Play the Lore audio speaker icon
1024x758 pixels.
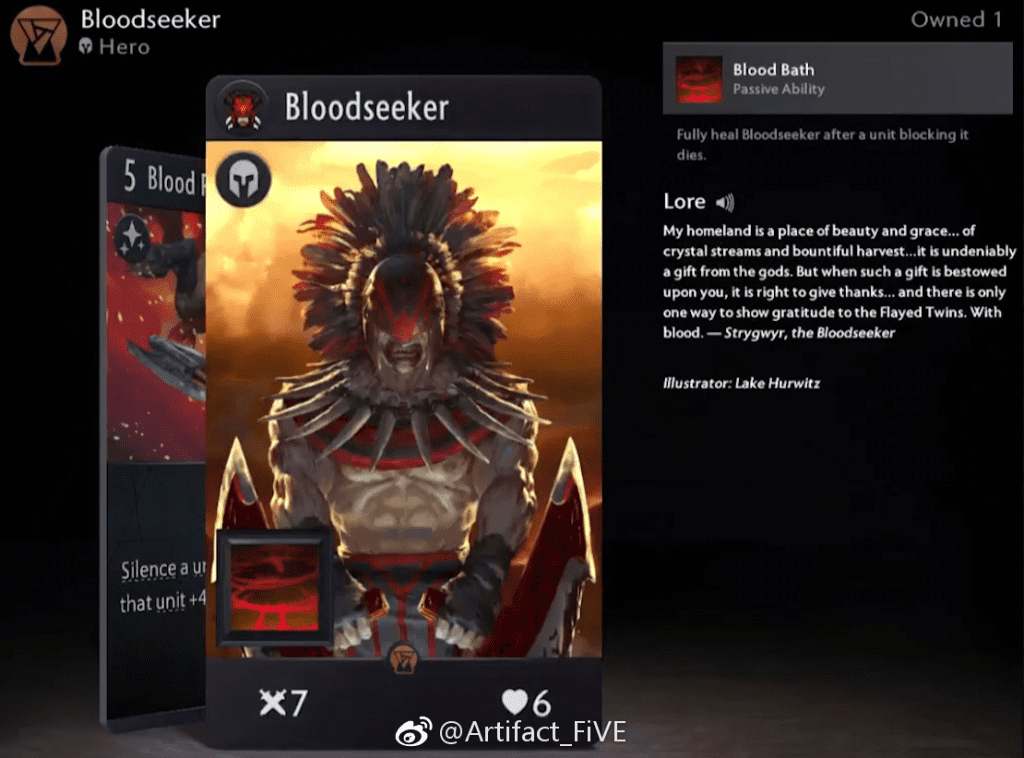pyautogui.click(x=725, y=202)
